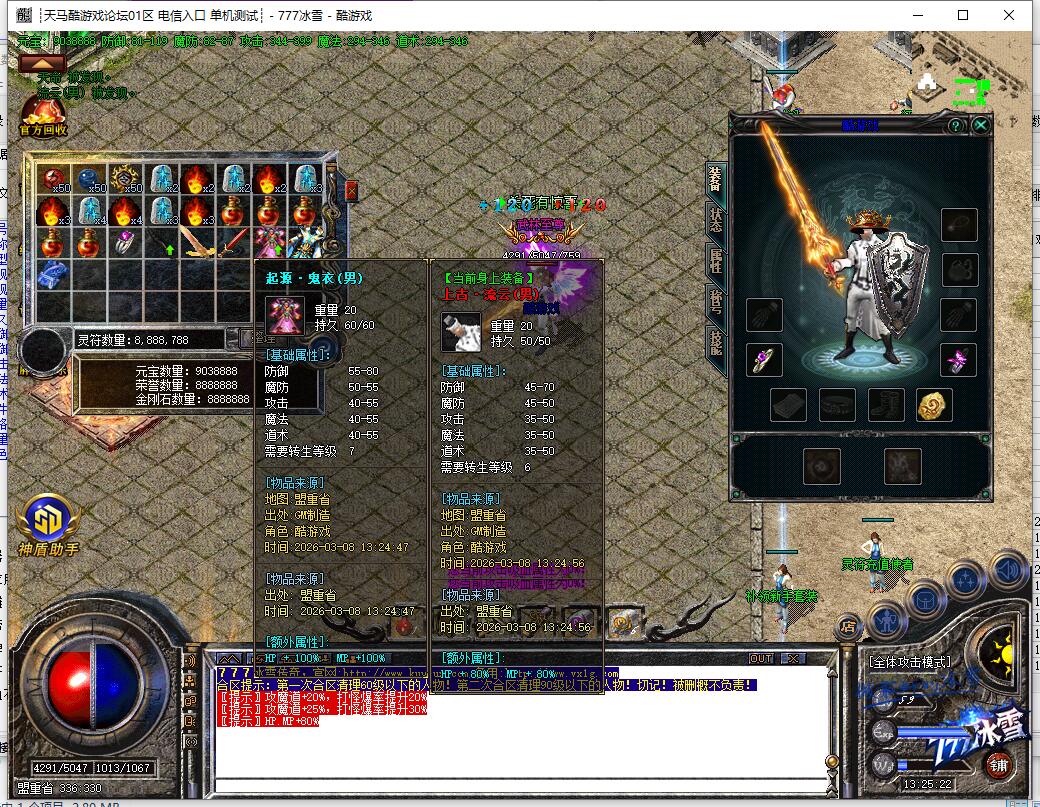Screen dimensions: 1040x807
Task: Open the 店 shop button
Action: coord(848,626)
